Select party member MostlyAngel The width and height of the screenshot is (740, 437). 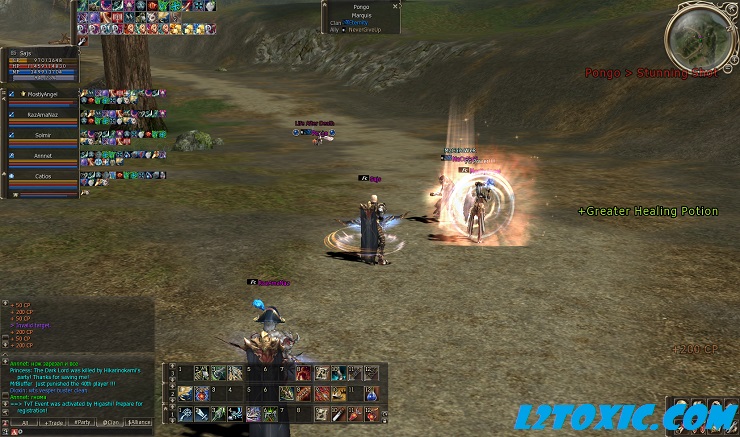pyautogui.click(x=42, y=94)
